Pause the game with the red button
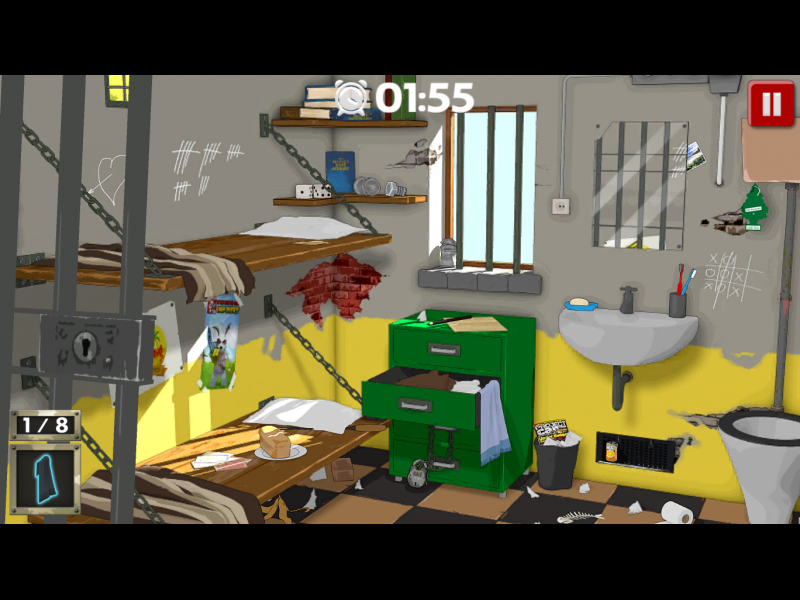 pyautogui.click(x=771, y=104)
